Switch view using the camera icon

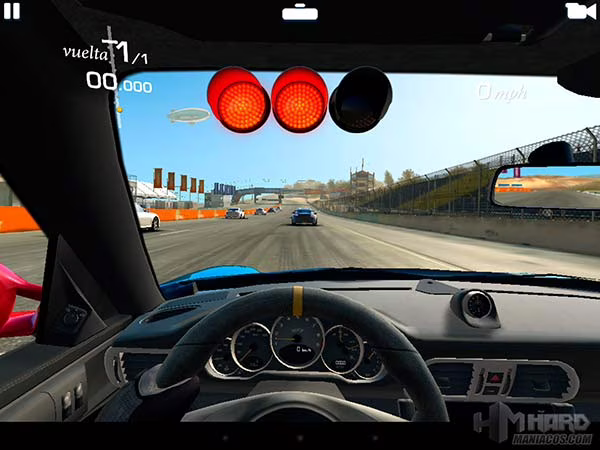pyautogui.click(x=580, y=11)
